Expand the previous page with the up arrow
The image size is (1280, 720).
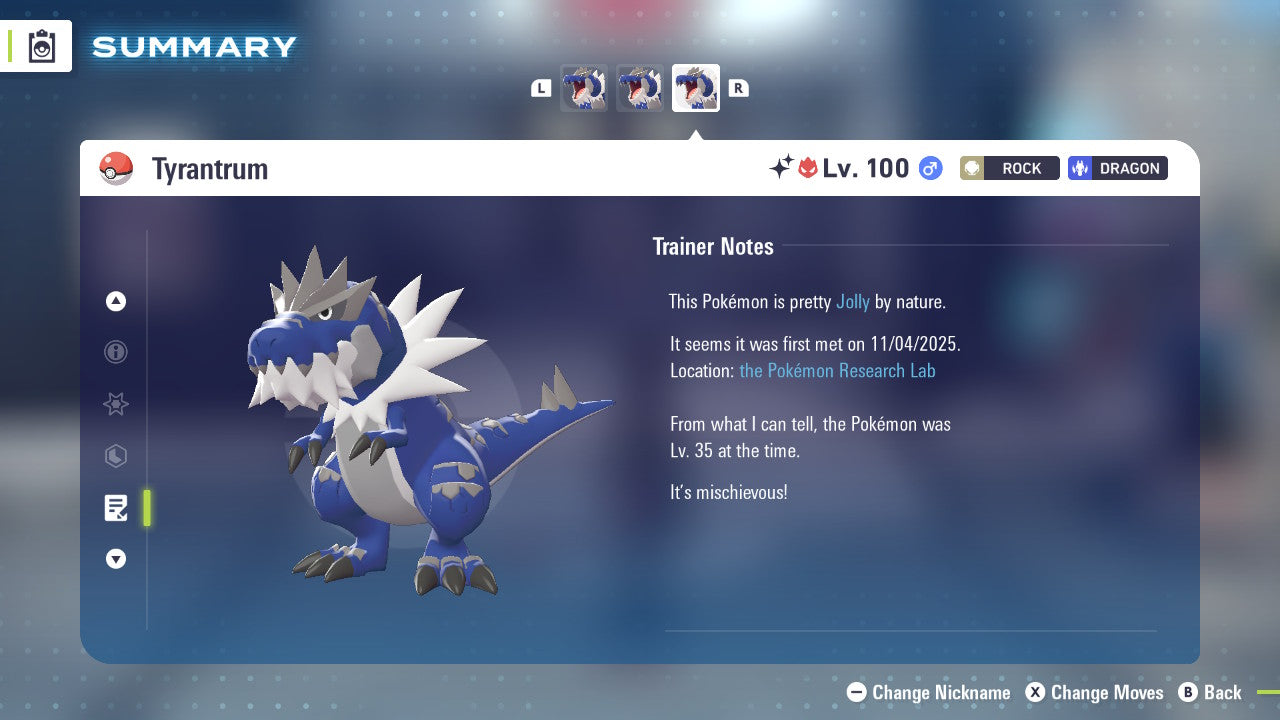116,301
